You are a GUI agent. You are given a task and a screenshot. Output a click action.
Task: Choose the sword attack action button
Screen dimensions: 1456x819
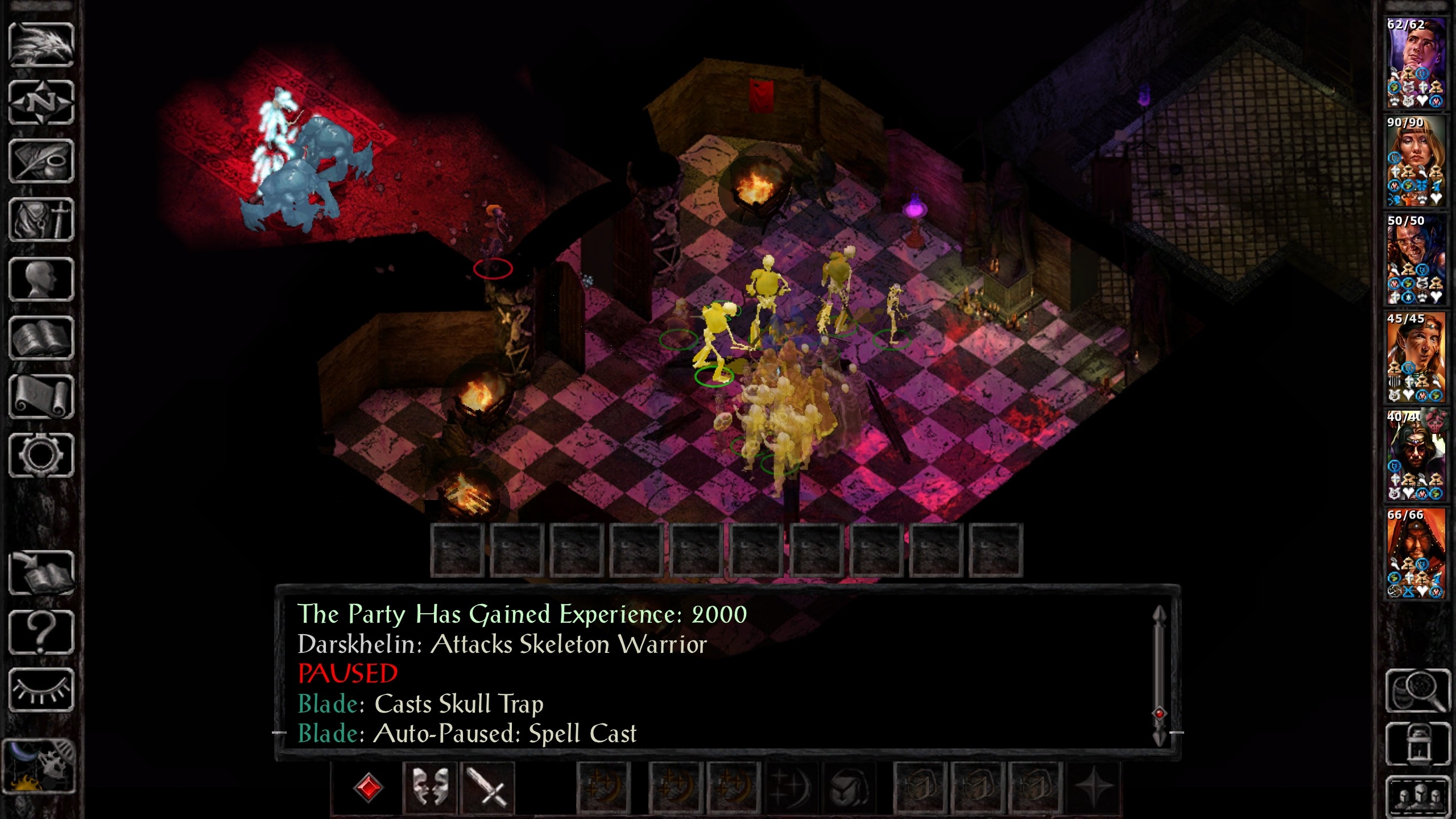pyautogui.click(x=488, y=788)
